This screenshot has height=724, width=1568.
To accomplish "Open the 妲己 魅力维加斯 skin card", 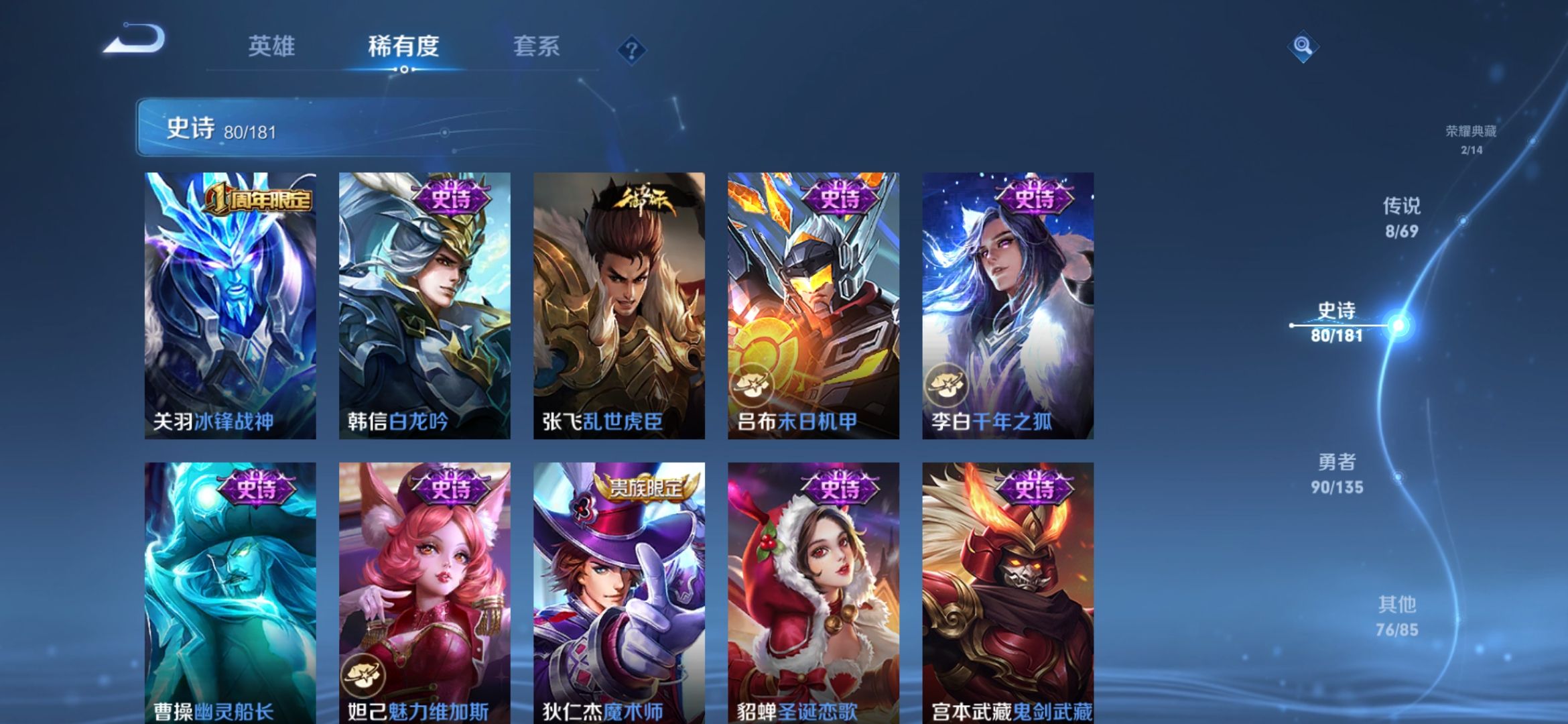I will 424,593.
